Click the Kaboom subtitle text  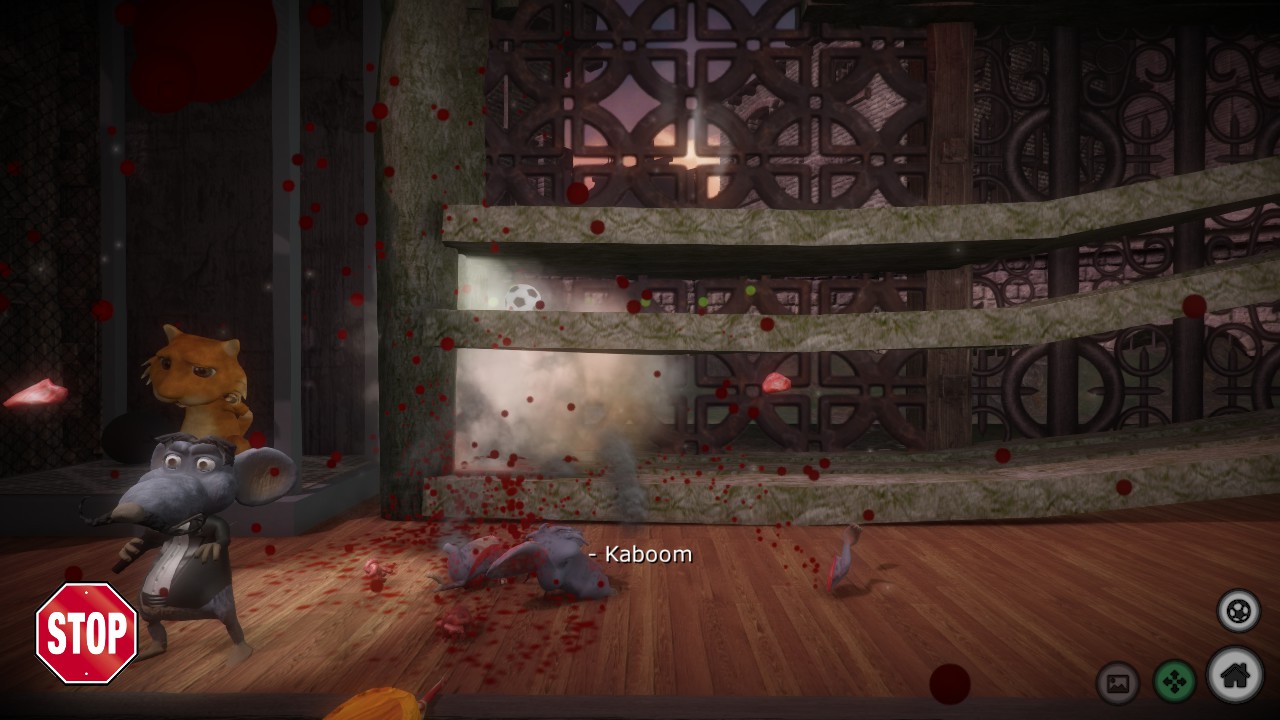pos(640,553)
